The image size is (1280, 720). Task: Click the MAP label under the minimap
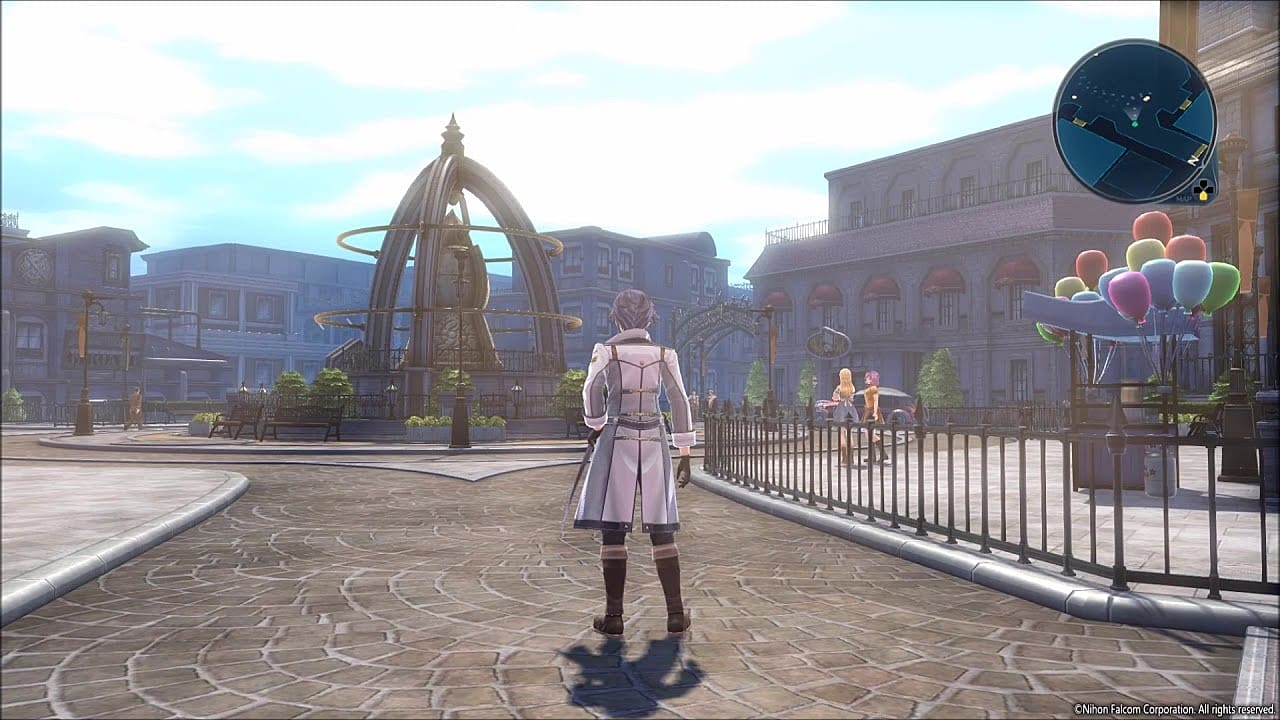click(1183, 197)
